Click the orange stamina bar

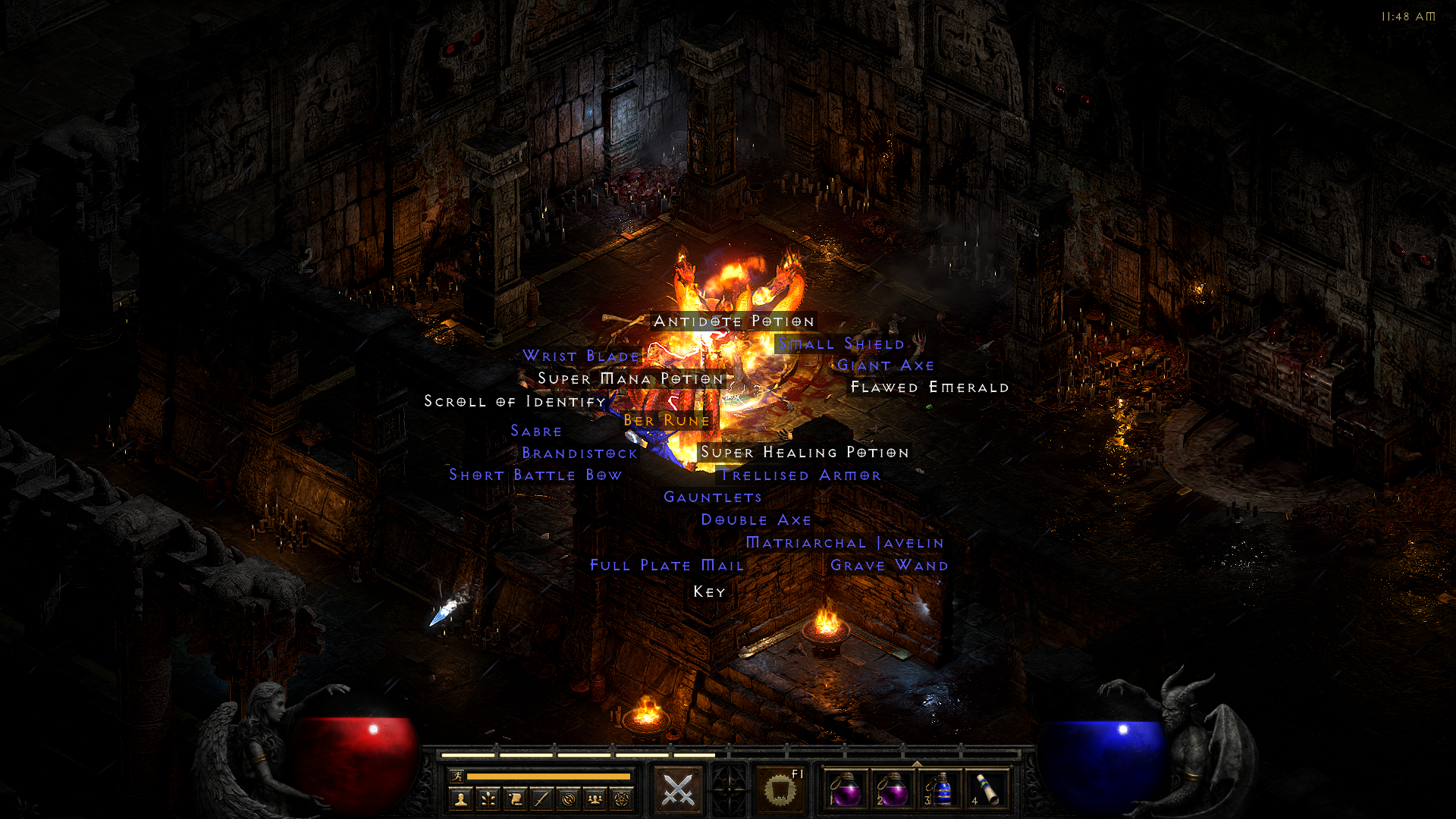coord(549,776)
